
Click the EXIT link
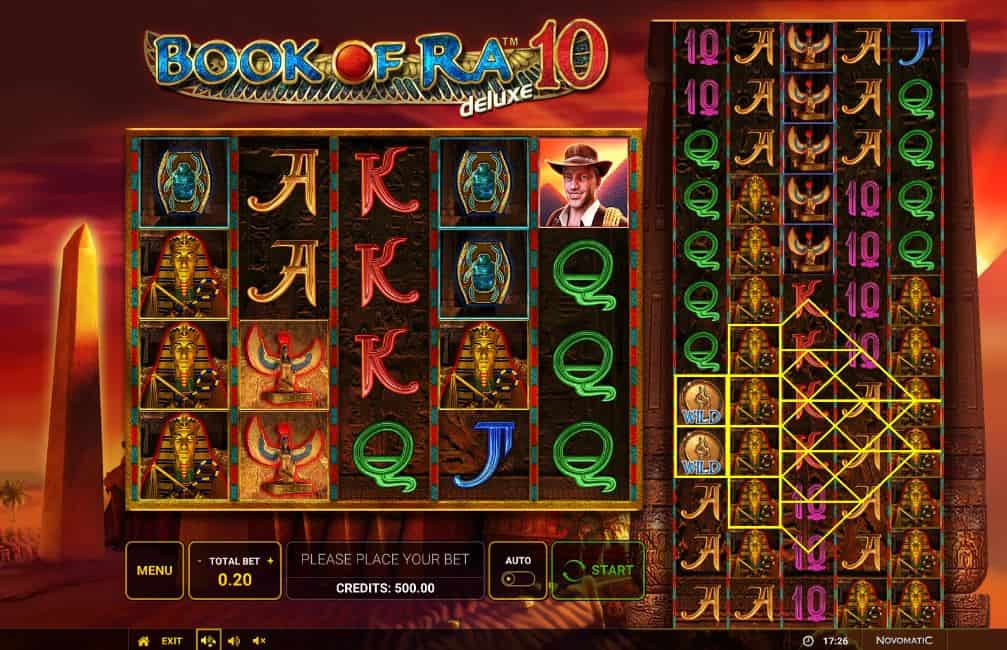tap(172, 640)
